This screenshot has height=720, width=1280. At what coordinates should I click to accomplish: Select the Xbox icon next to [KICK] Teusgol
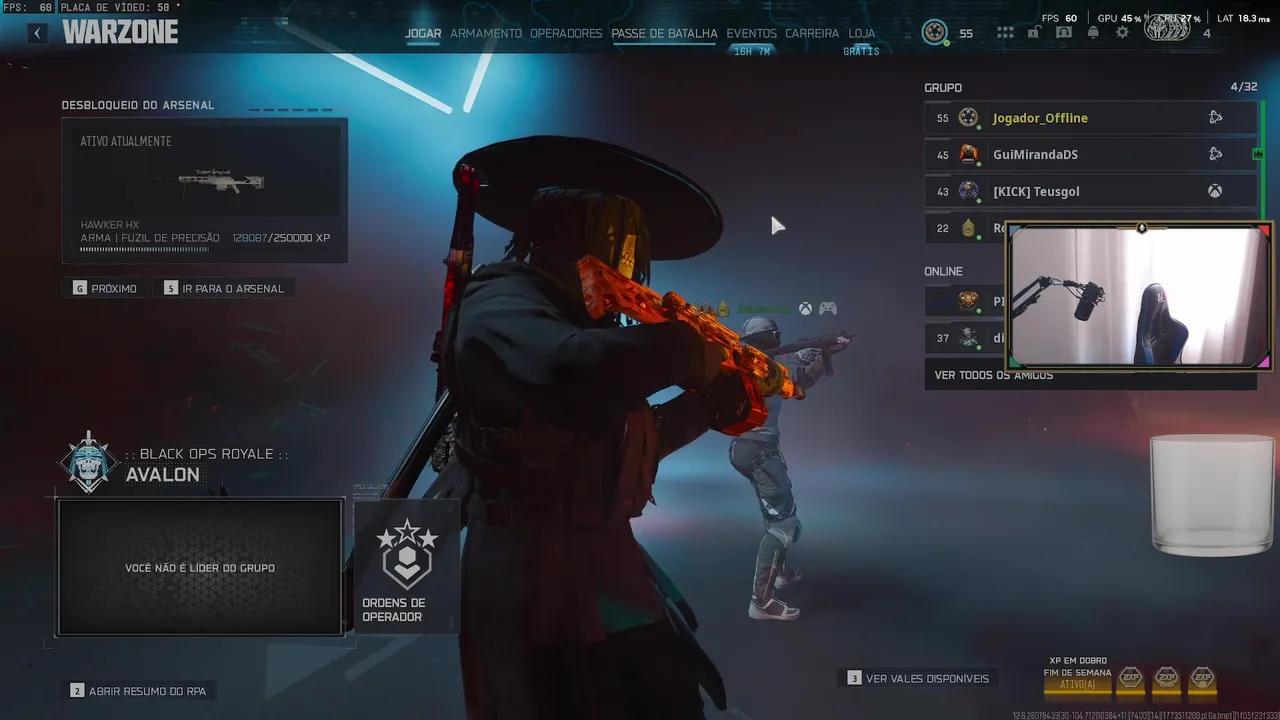(x=1215, y=190)
